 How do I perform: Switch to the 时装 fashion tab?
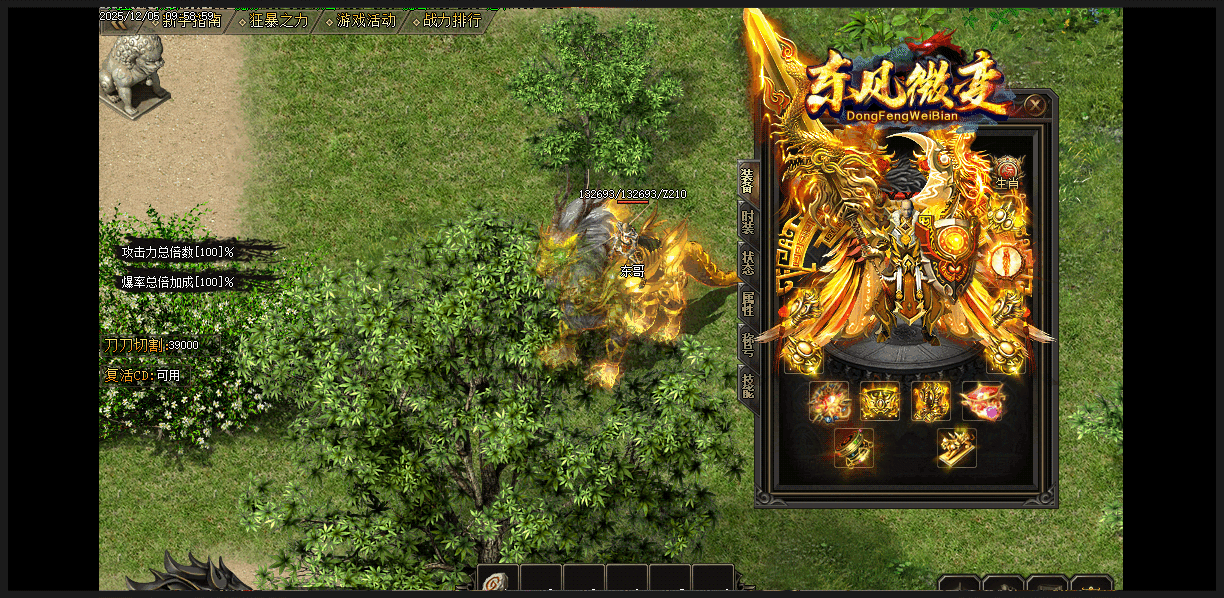click(x=748, y=222)
